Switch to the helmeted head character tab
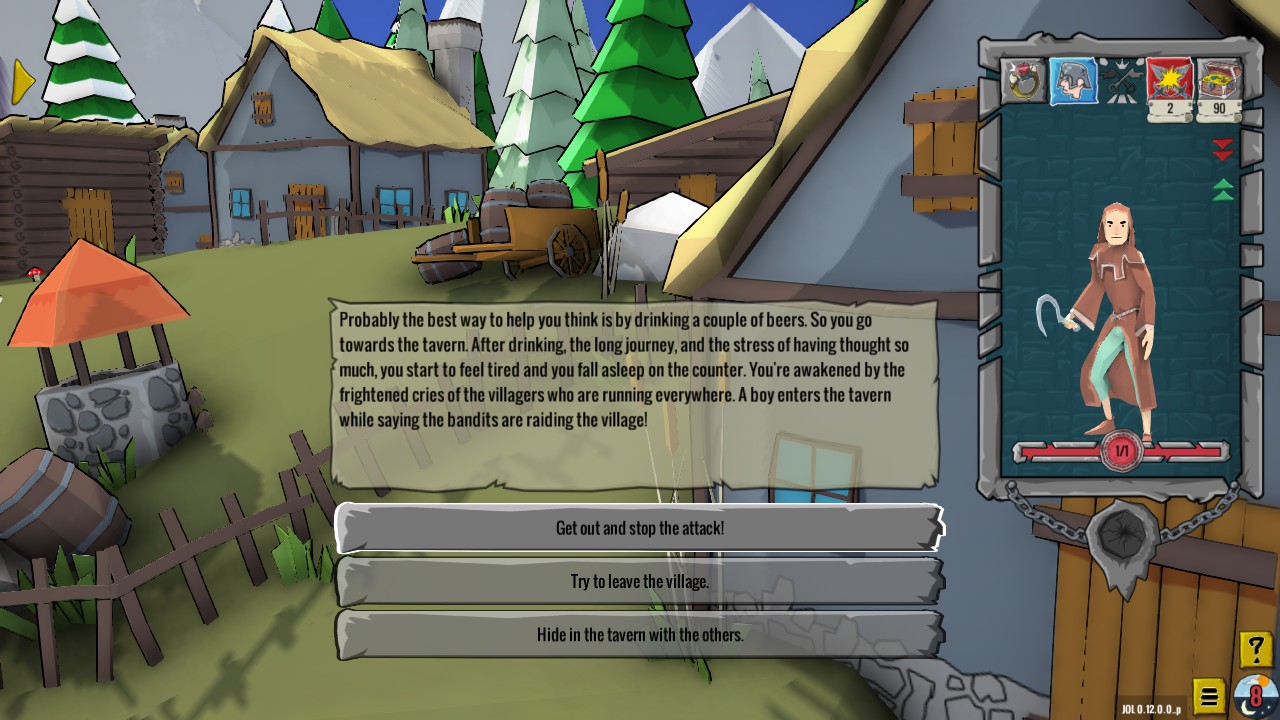1280x720 pixels. [1072, 82]
